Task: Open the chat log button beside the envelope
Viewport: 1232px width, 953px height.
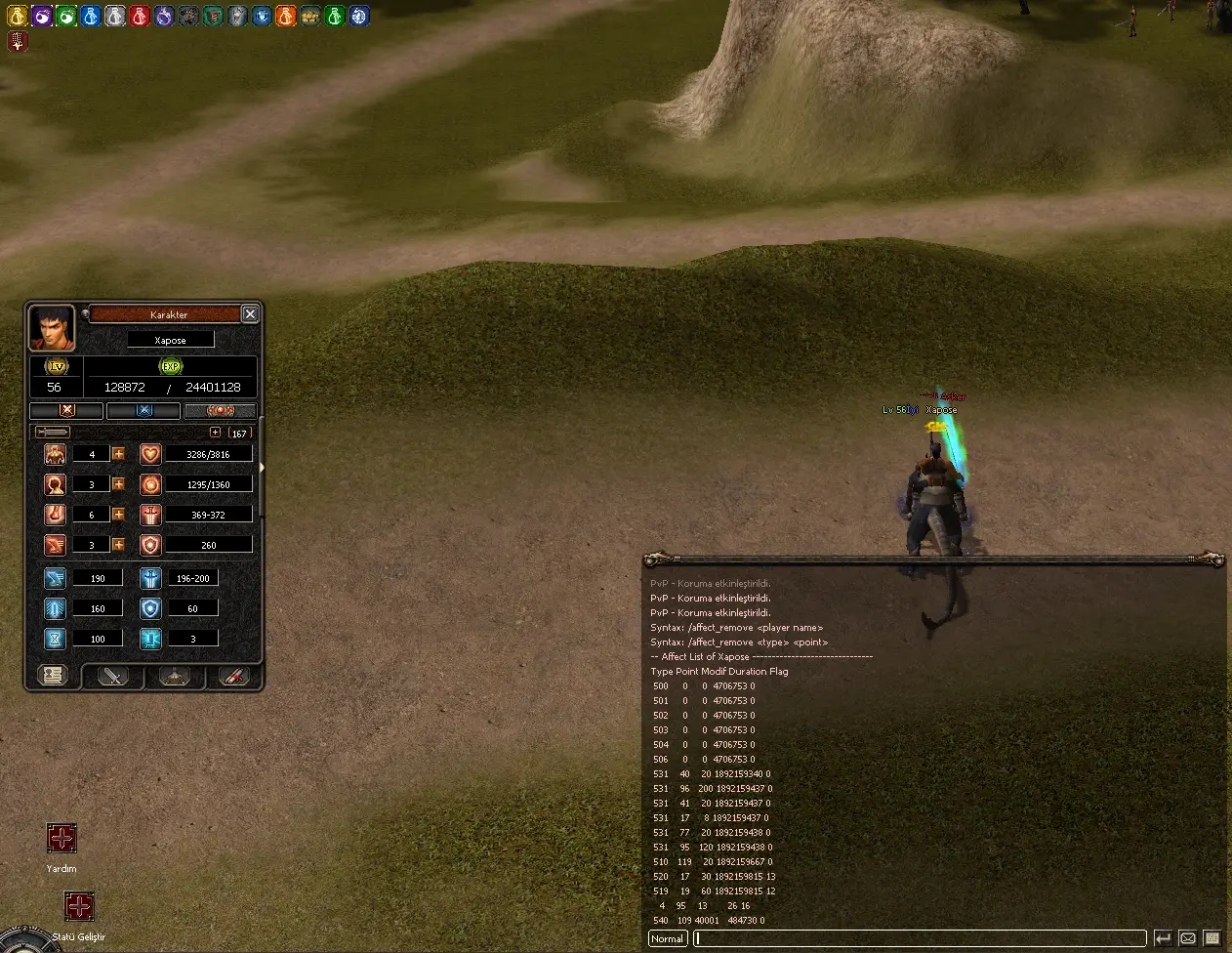Action: pyautogui.click(x=1211, y=938)
